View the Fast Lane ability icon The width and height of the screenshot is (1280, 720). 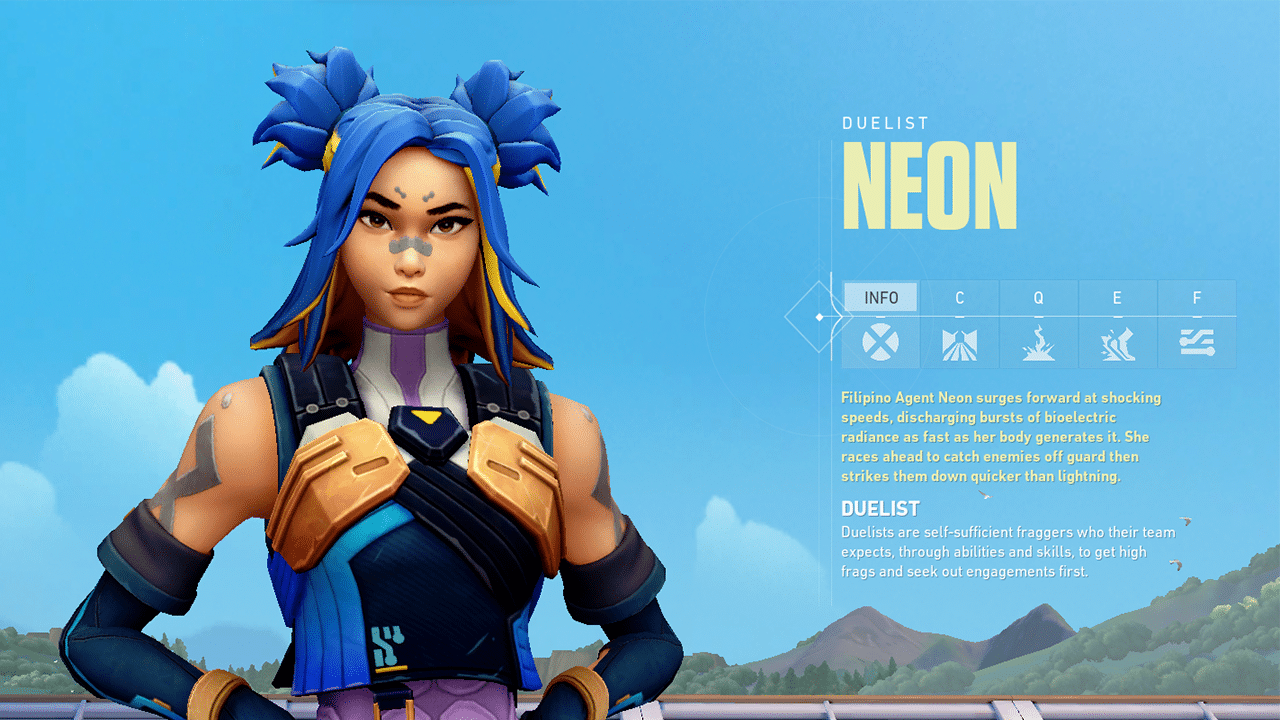959,344
